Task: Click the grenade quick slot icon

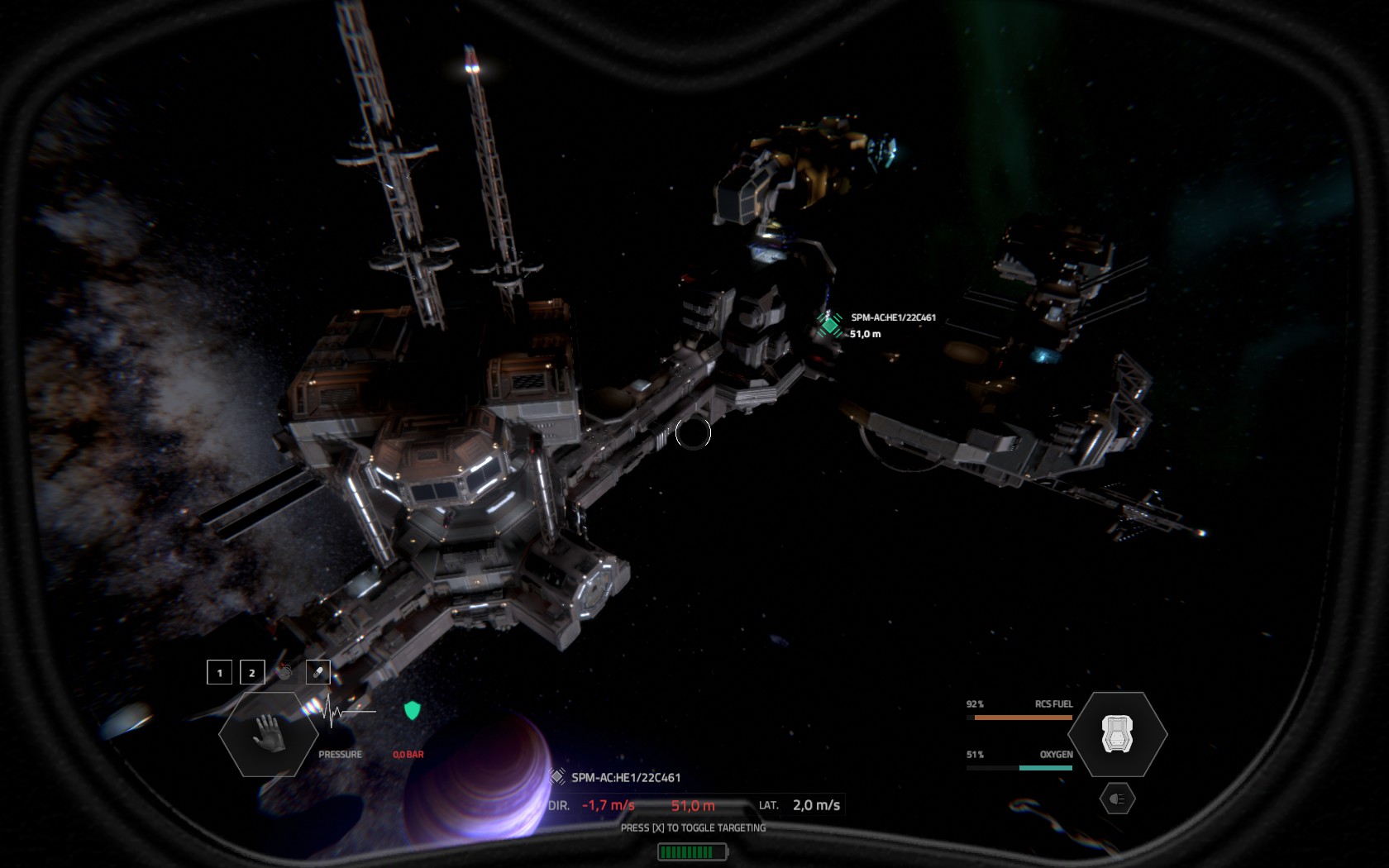Action: tap(284, 672)
